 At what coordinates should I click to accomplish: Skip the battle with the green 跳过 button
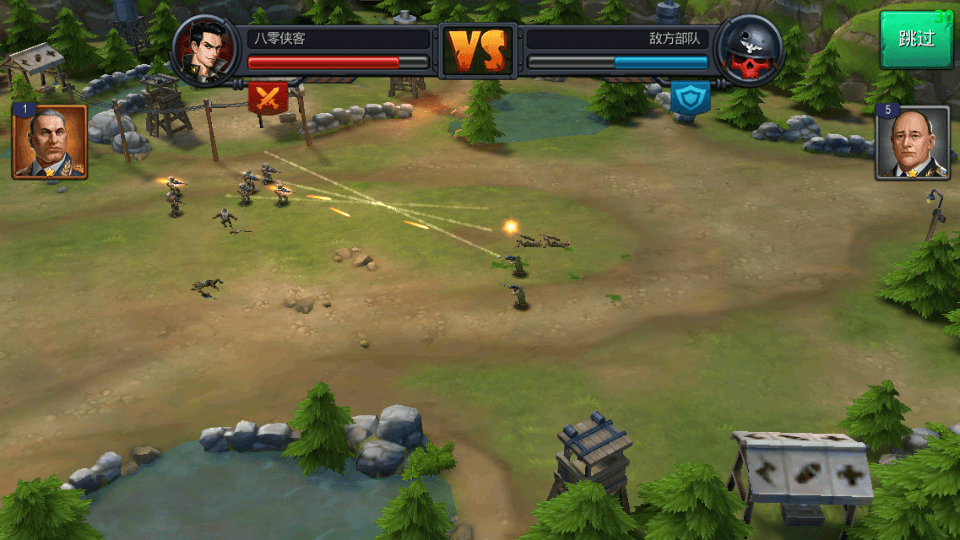point(916,40)
